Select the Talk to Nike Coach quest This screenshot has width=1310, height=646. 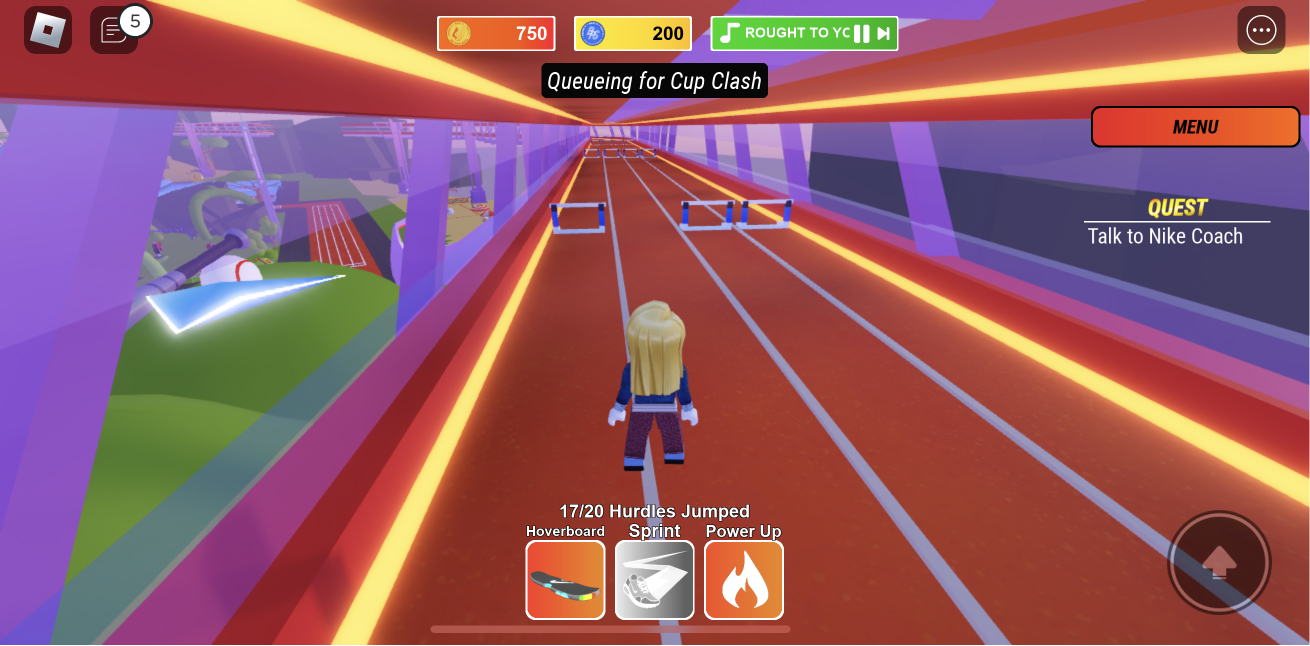click(x=1165, y=237)
